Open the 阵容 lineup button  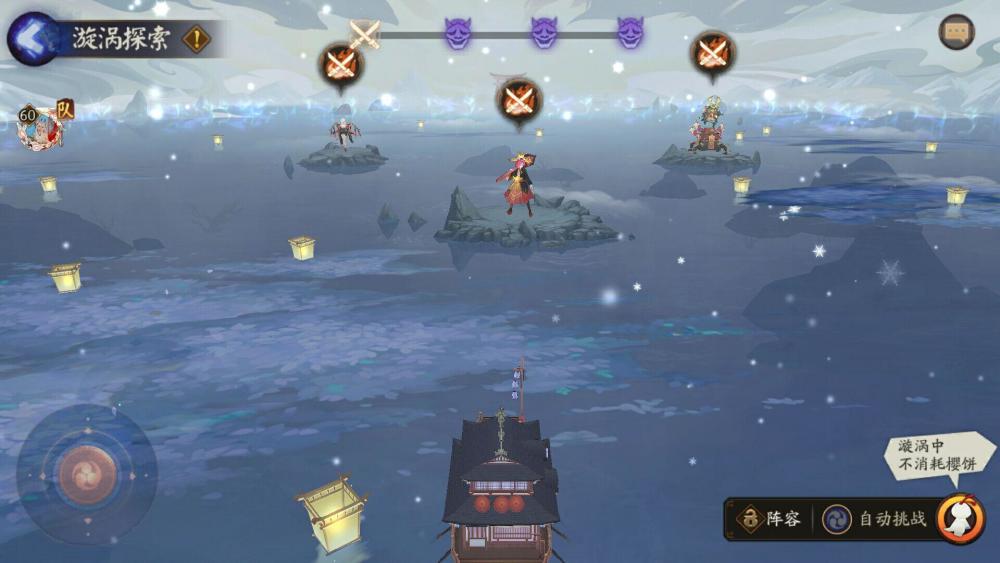769,519
